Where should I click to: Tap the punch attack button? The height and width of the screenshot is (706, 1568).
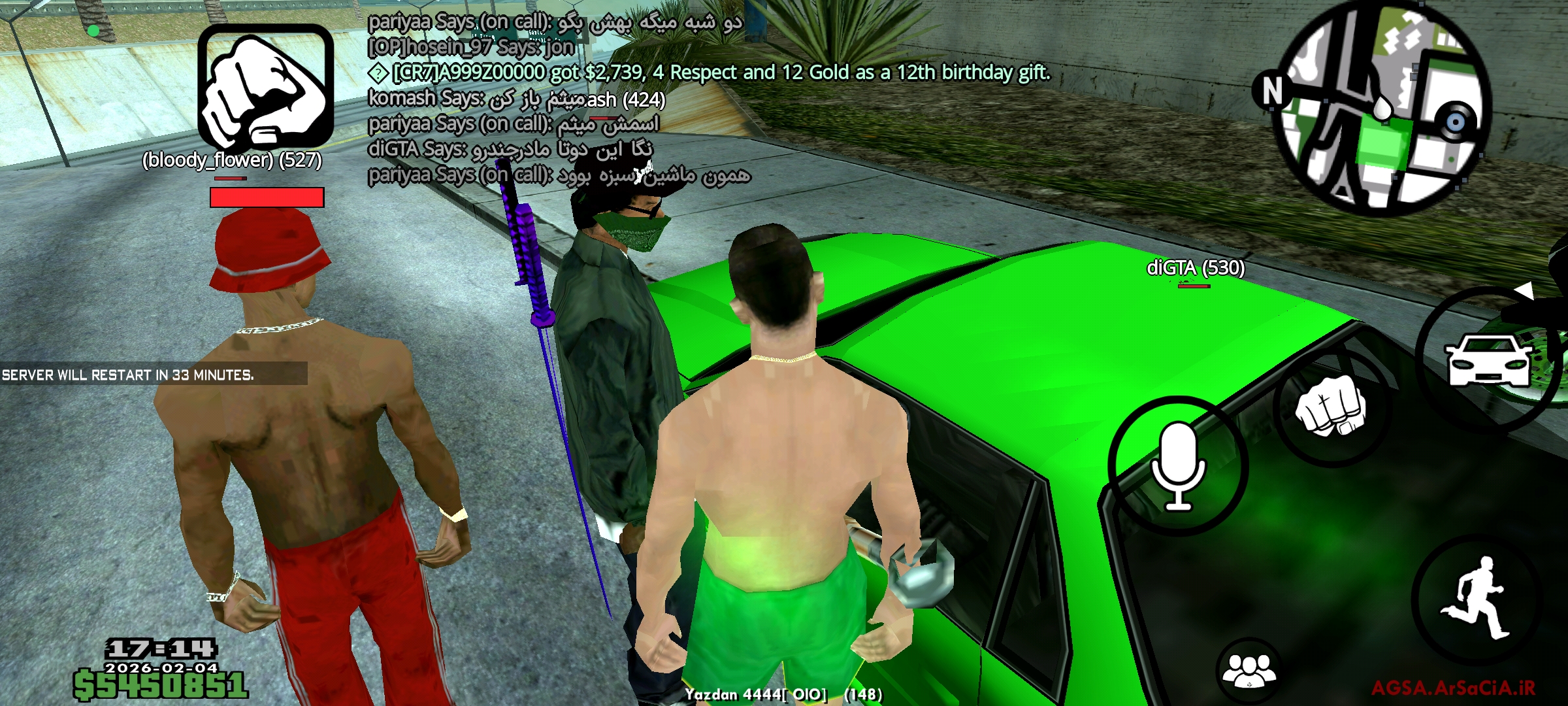click(1331, 407)
